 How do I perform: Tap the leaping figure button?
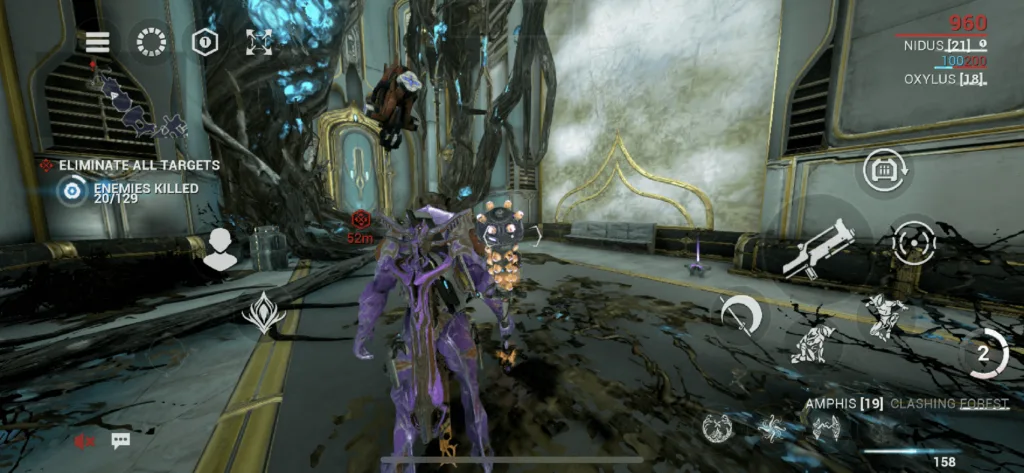pyautogui.click(x=884, y=316)
